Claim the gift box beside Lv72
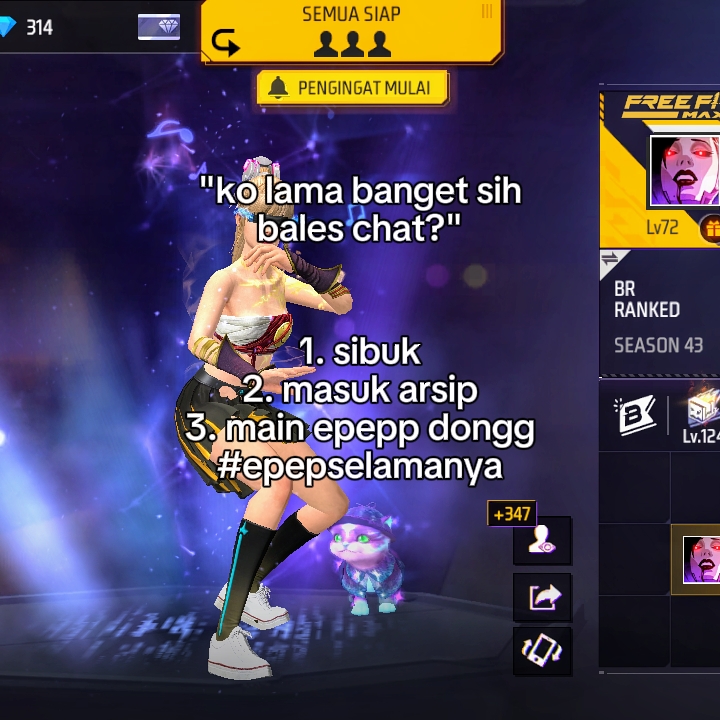The height and width of the screenshot is (720, 720). [x=709, y=228]
